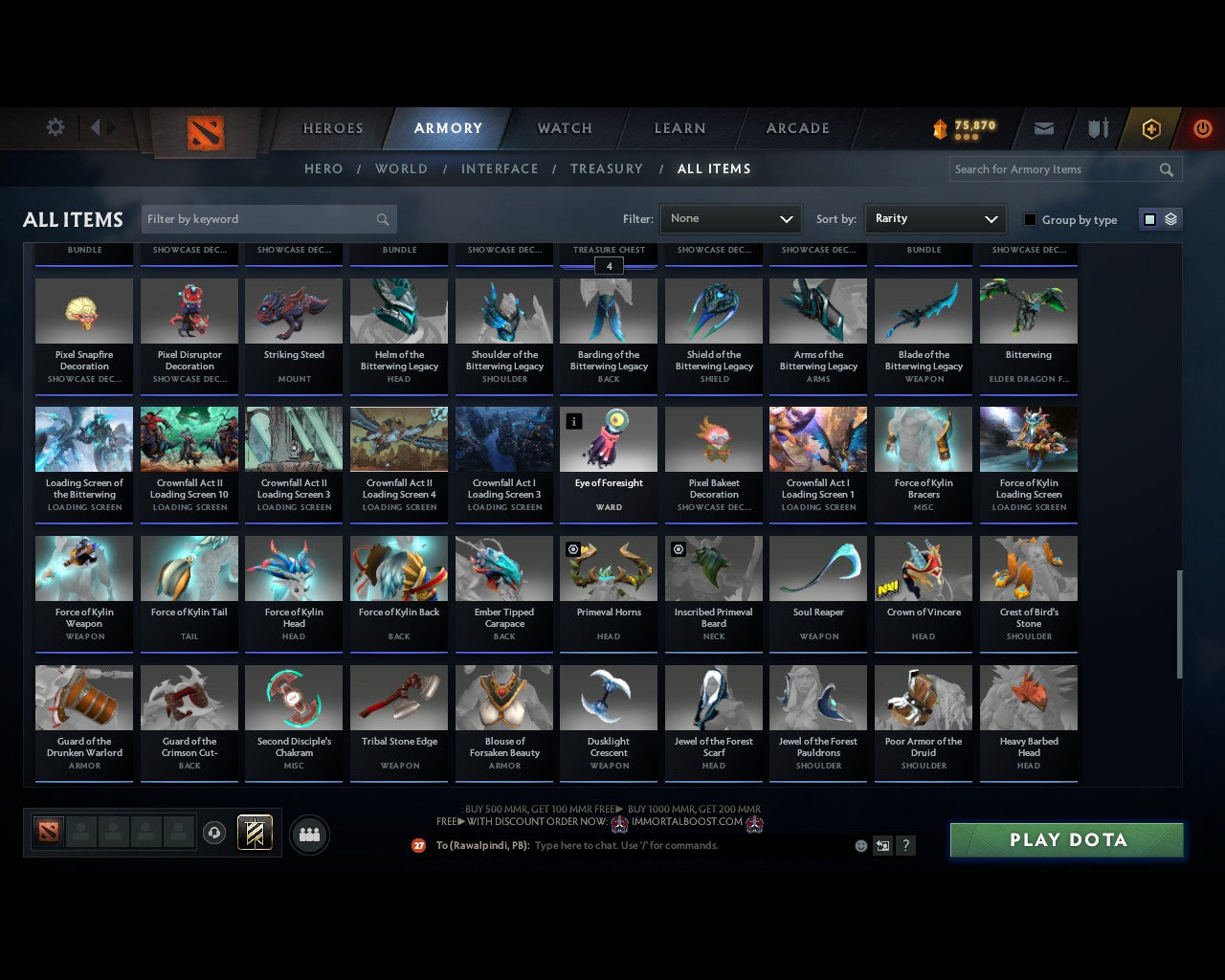Open the mail notifications icon
1225x980 pixels.
tap(1043, 128)
